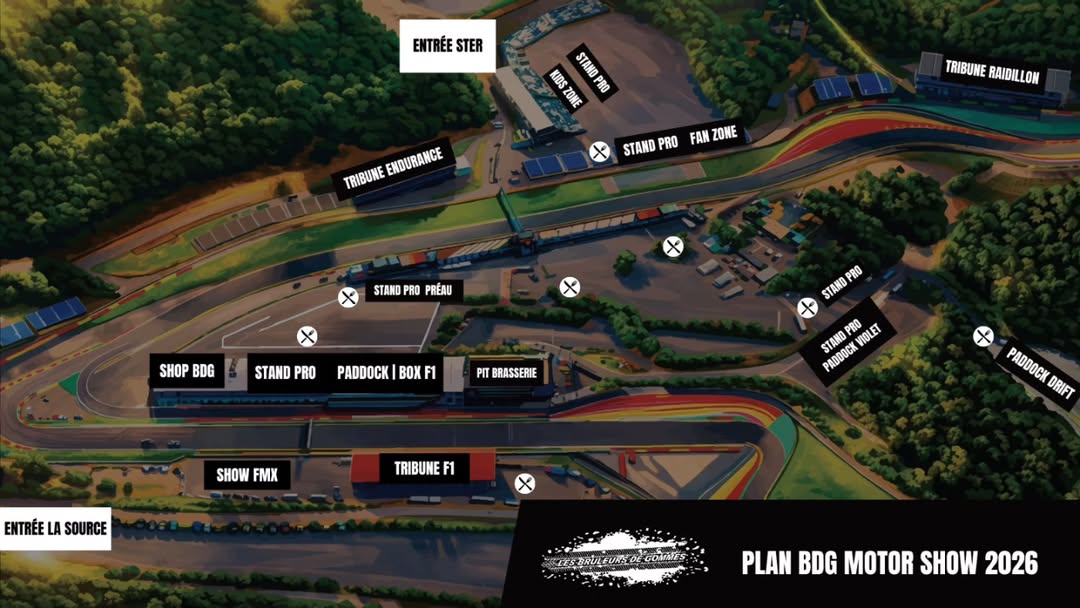Open the Show FMX label

coord(247,474)
